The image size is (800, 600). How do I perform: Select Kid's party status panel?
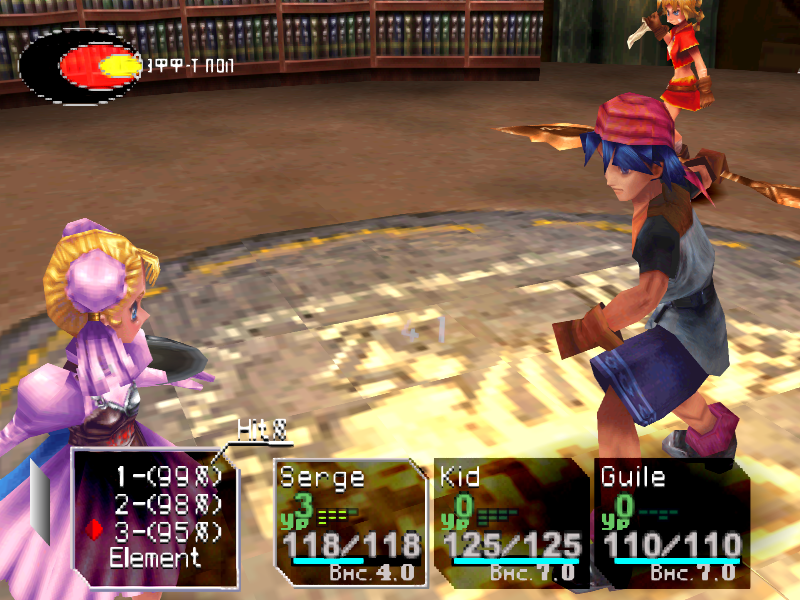[x=512, y=522]
